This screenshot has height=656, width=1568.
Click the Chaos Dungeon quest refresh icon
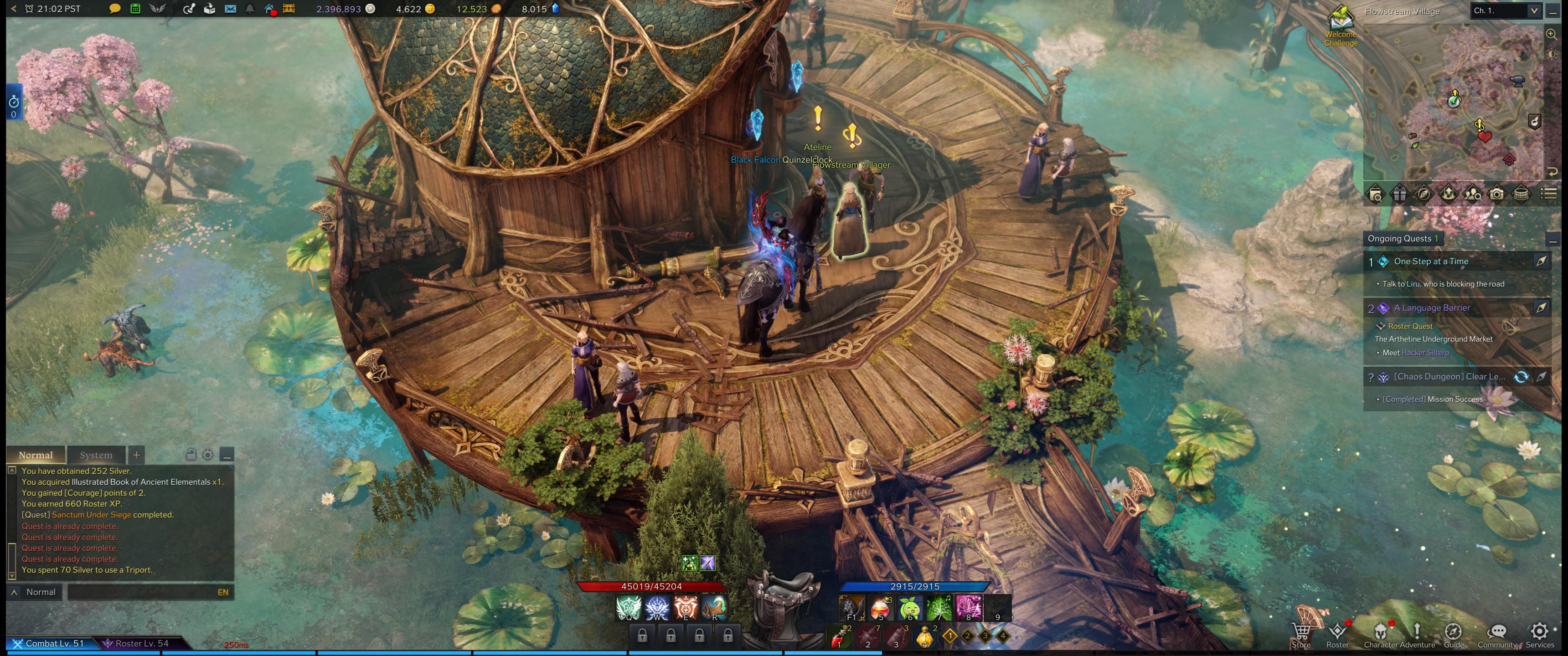(1521, 377)
